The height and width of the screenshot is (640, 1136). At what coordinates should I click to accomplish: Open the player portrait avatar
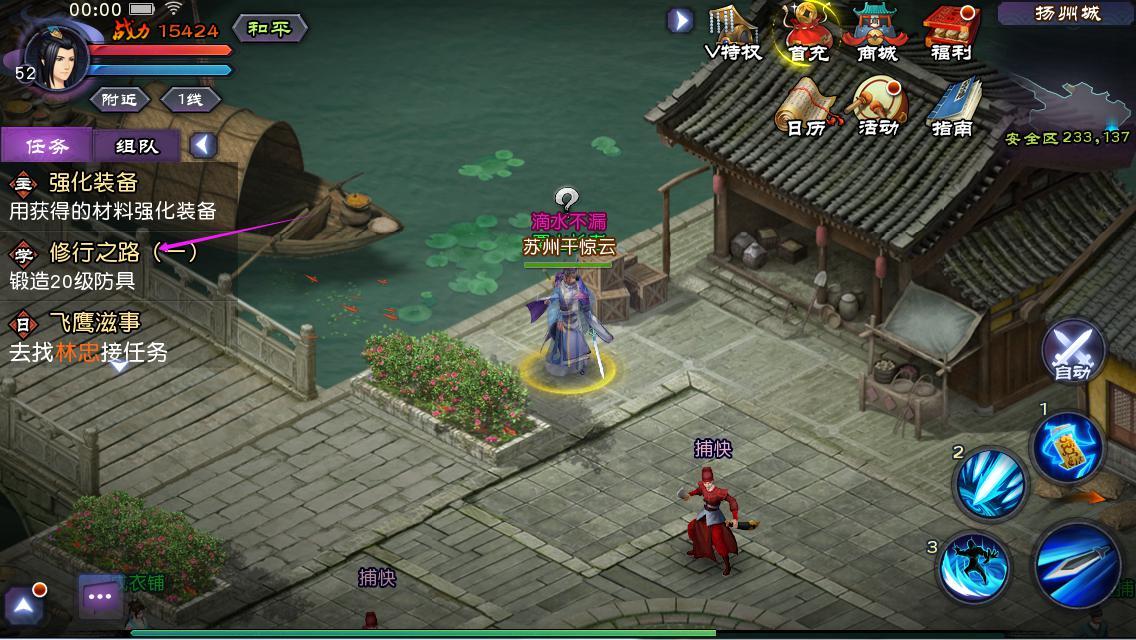coord(56,55)
